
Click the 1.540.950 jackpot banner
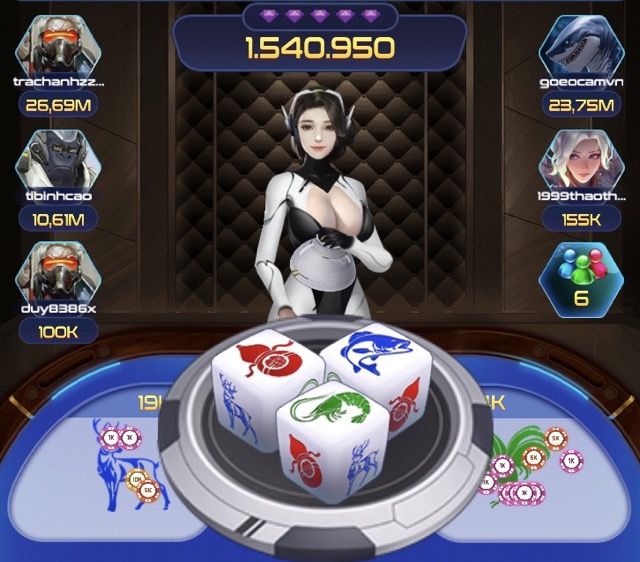[321, 46]
